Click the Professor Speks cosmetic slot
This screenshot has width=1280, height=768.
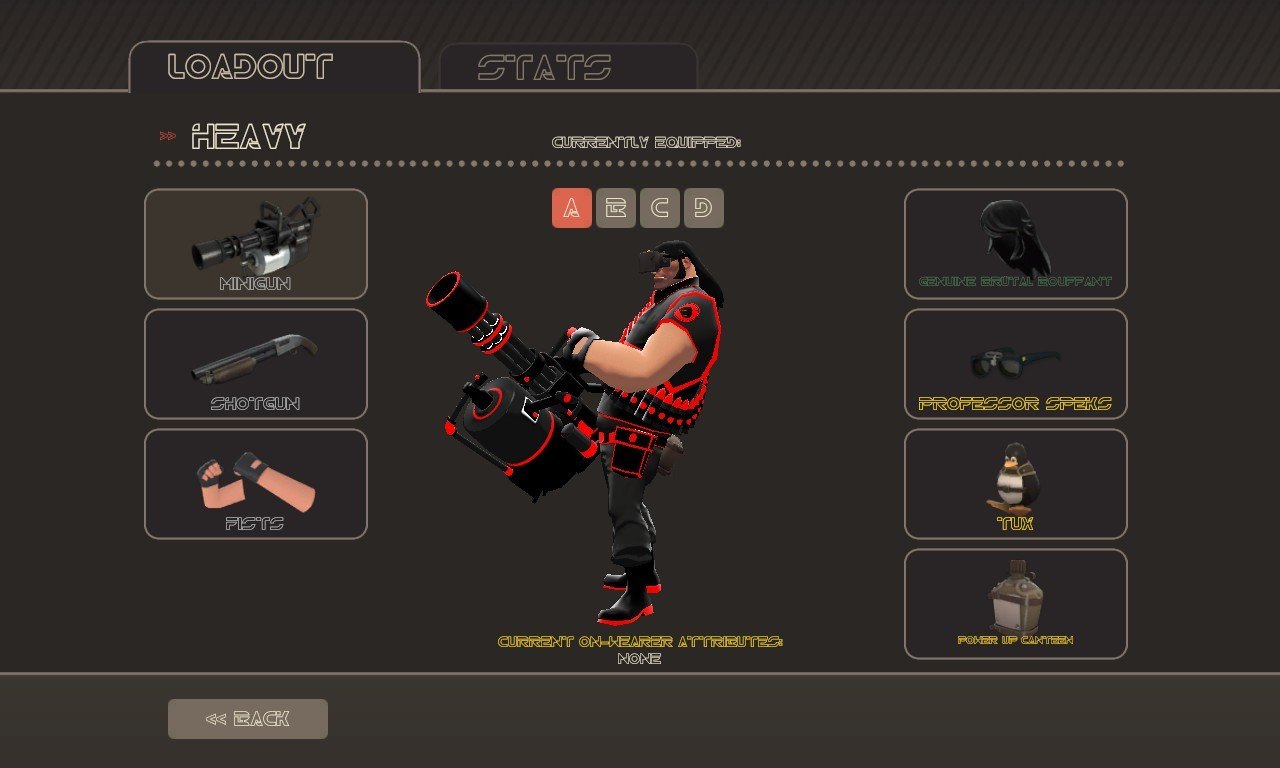click(x=1016, y=364)
